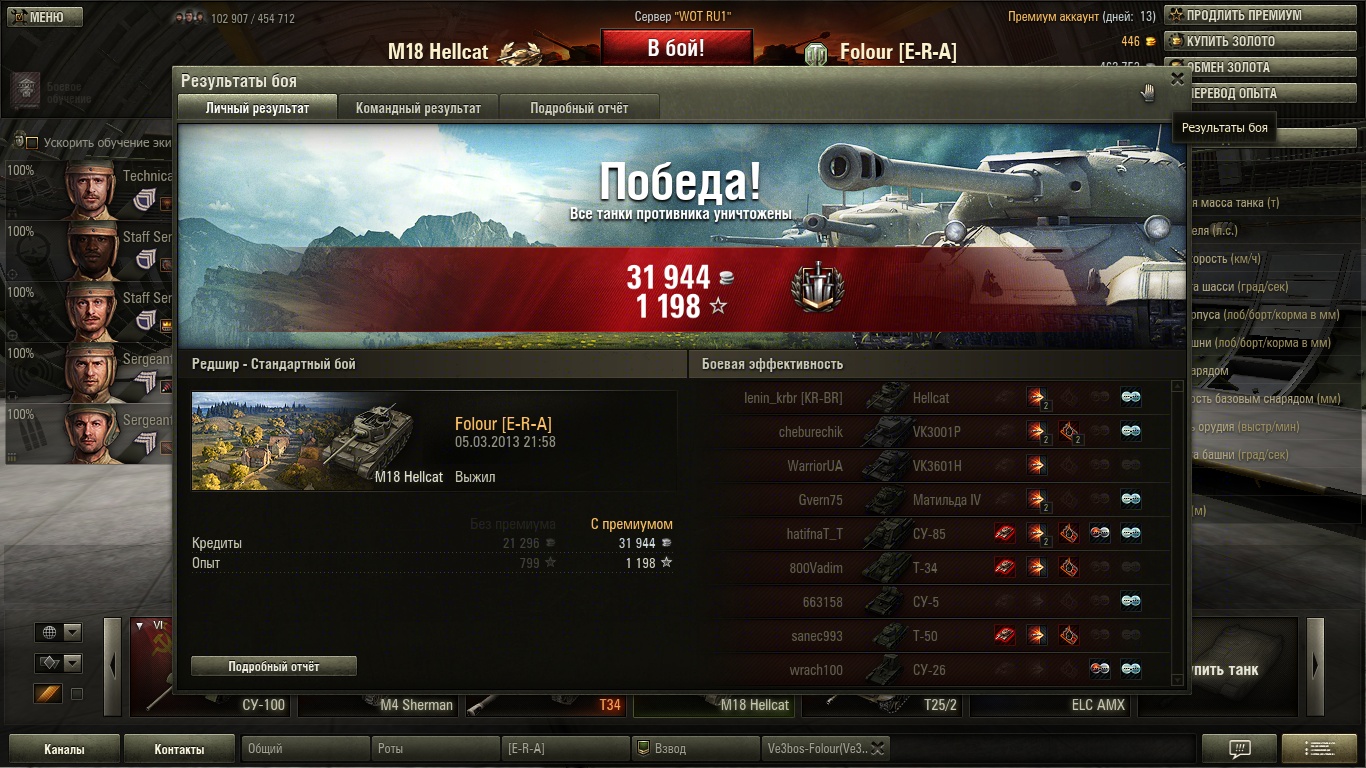The image size is (1366, 768).
Task: Open the Подробный отчёт tab
Action: coord(579,108)
